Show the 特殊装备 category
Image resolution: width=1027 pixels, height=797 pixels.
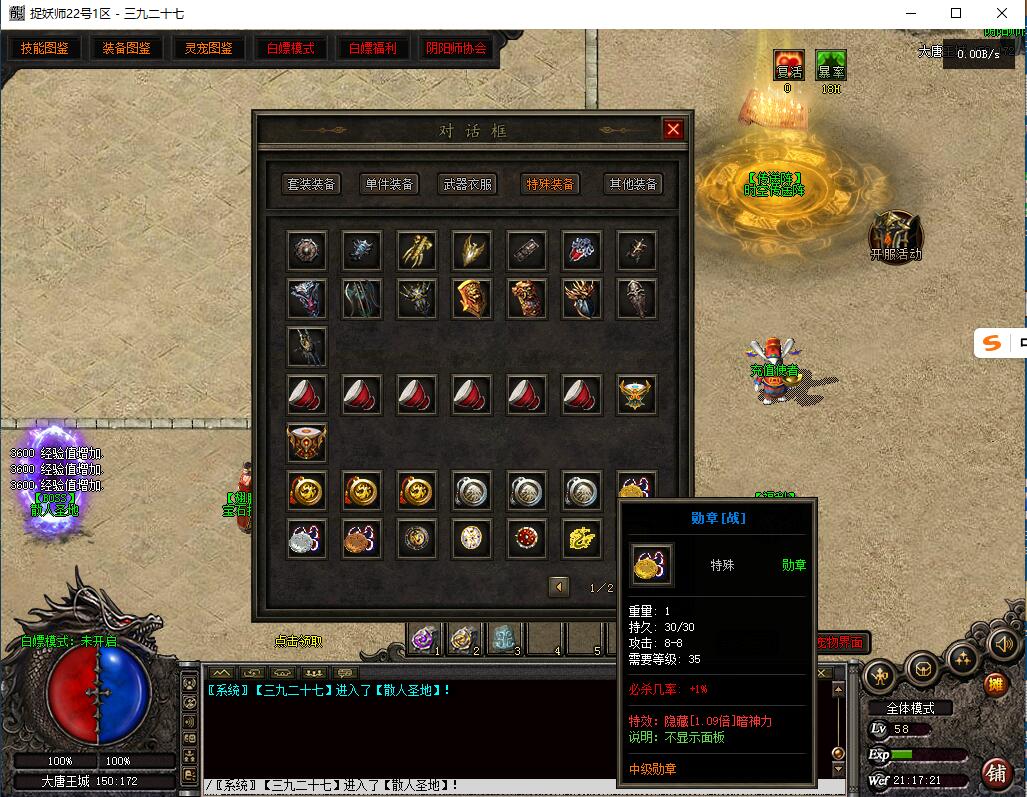(550, 184)
